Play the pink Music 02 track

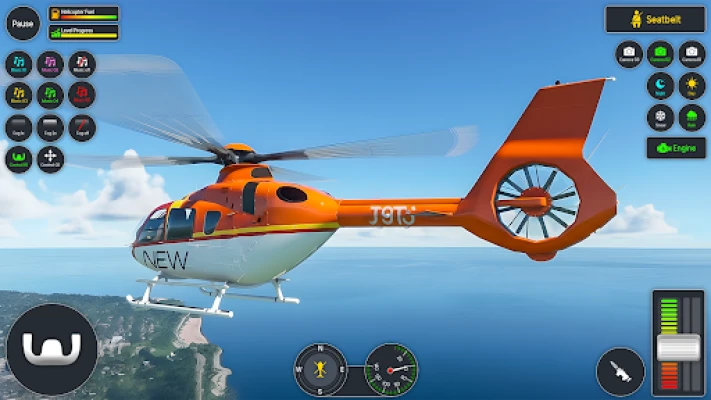point(50,65)
